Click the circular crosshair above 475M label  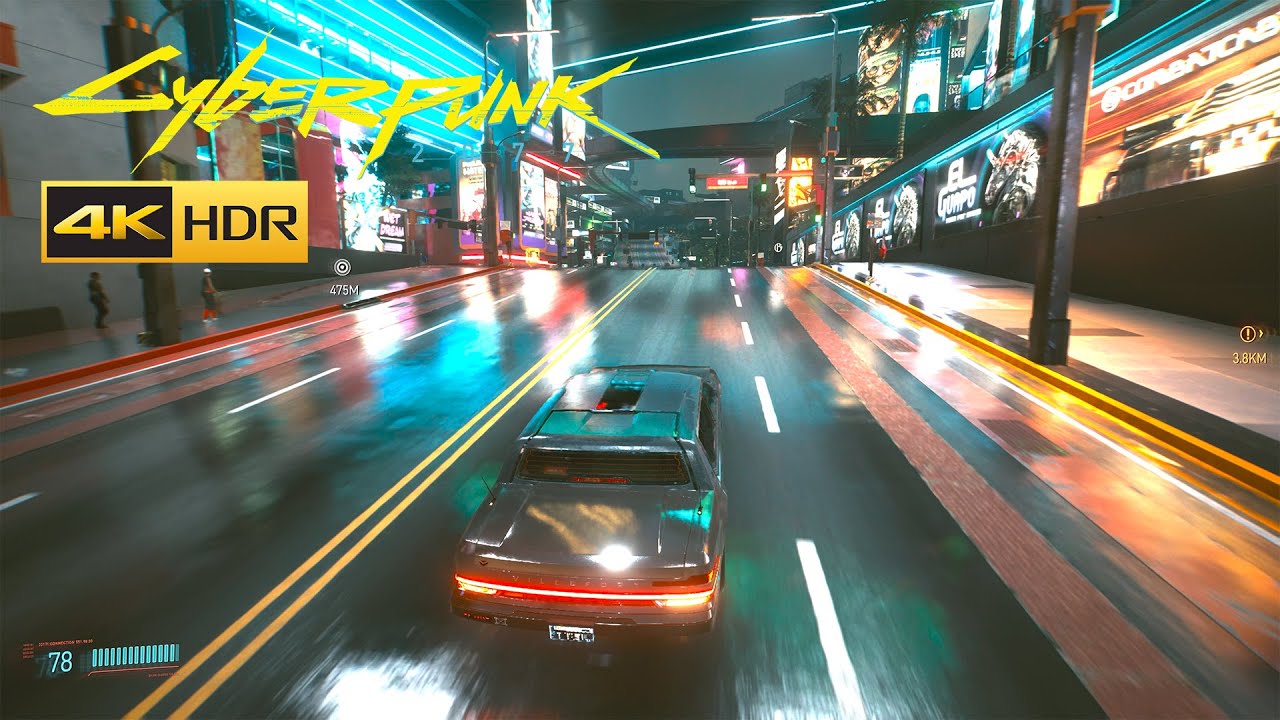click(343, 268)
